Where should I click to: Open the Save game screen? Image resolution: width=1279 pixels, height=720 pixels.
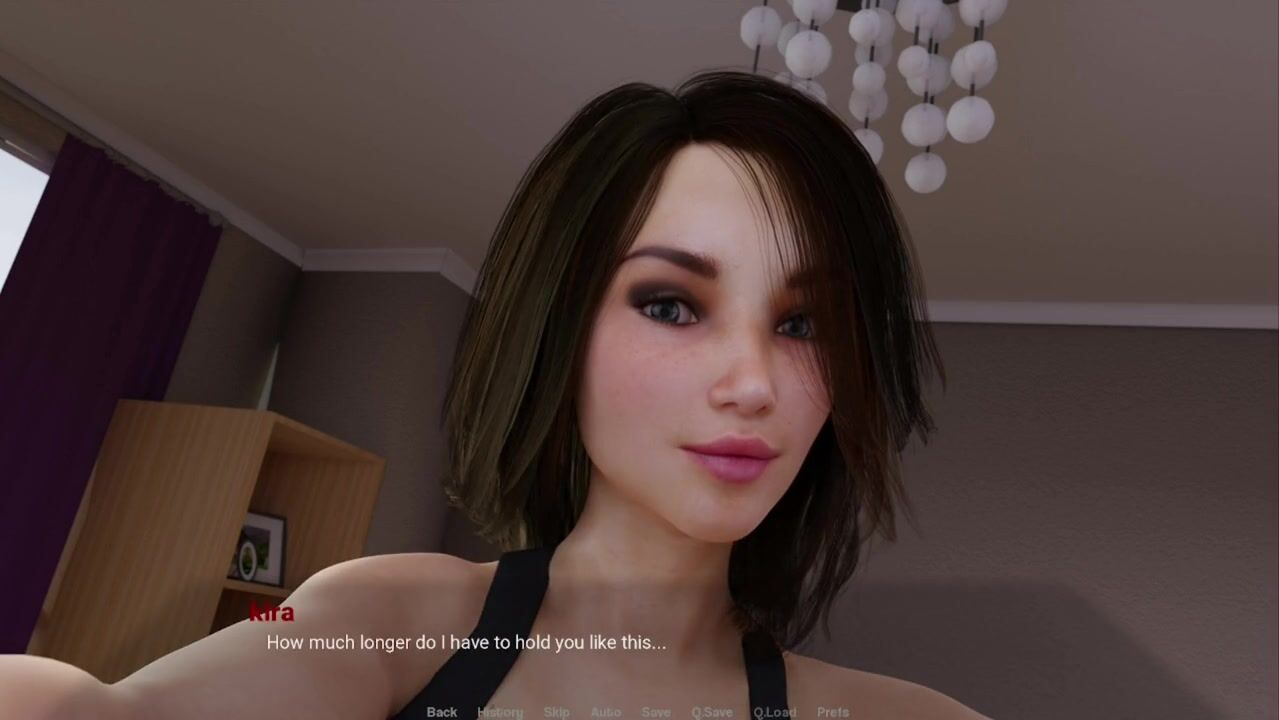click(x=656, y=712)
